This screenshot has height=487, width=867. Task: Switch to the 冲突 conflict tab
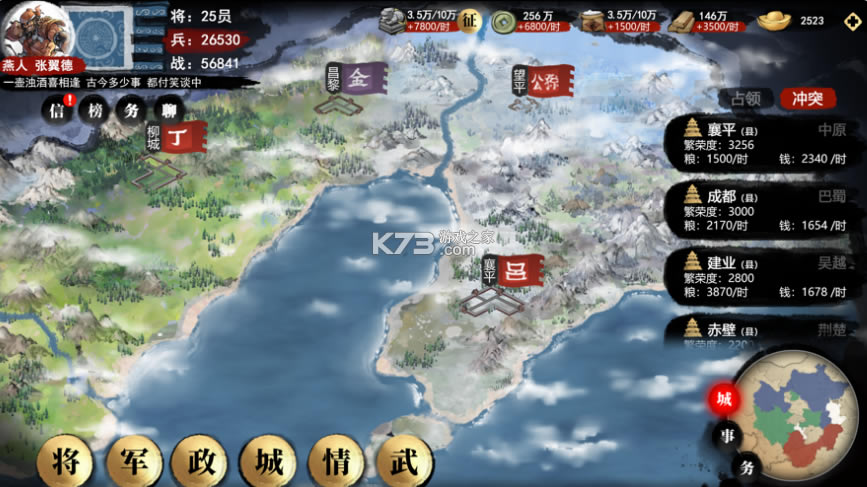(807, 98)
